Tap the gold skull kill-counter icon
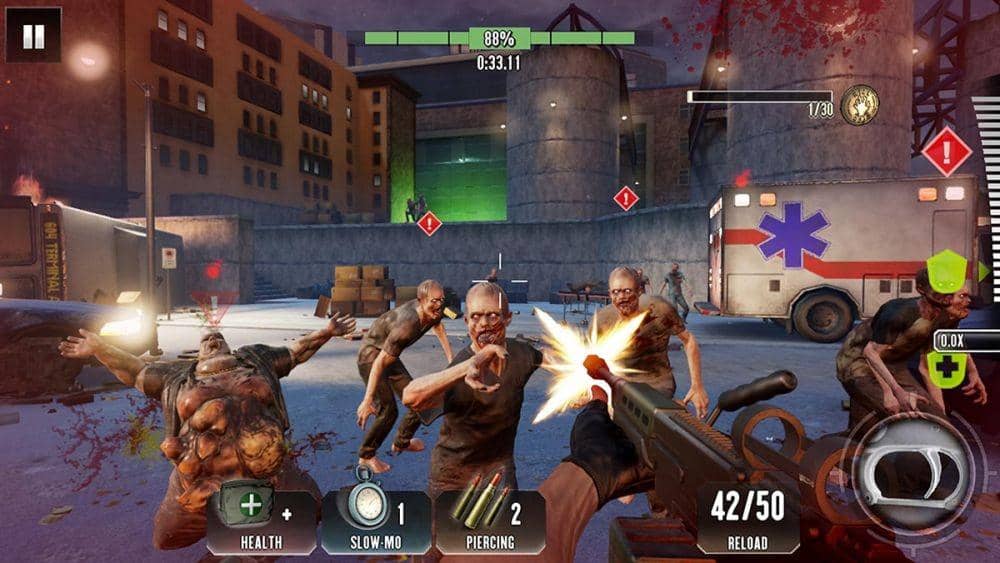This screenshot has width=1000, height=563. point(859,105)
